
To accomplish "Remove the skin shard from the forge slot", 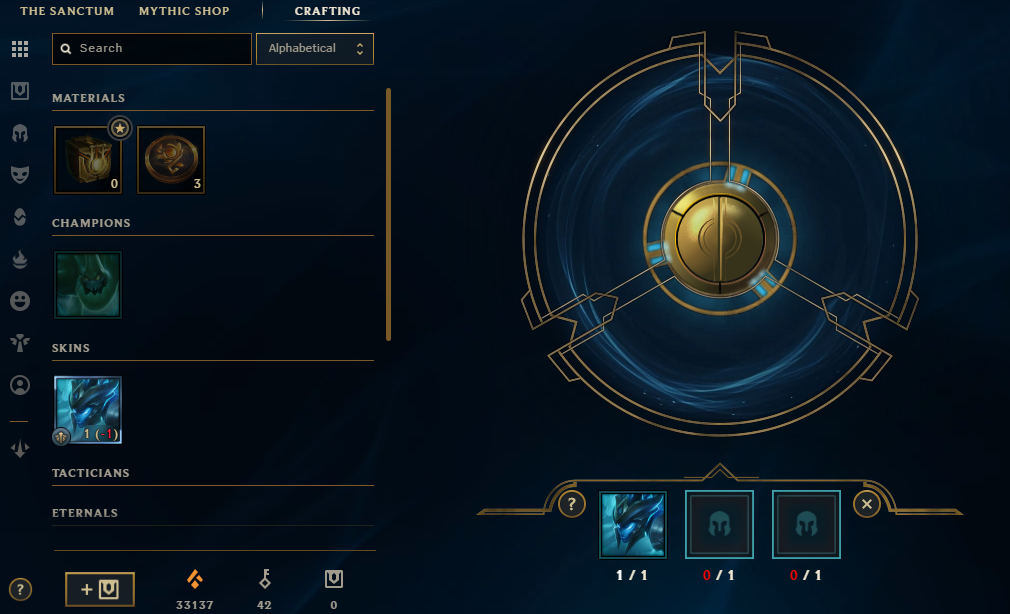I will pyautogui.click(x=633, y=525).
